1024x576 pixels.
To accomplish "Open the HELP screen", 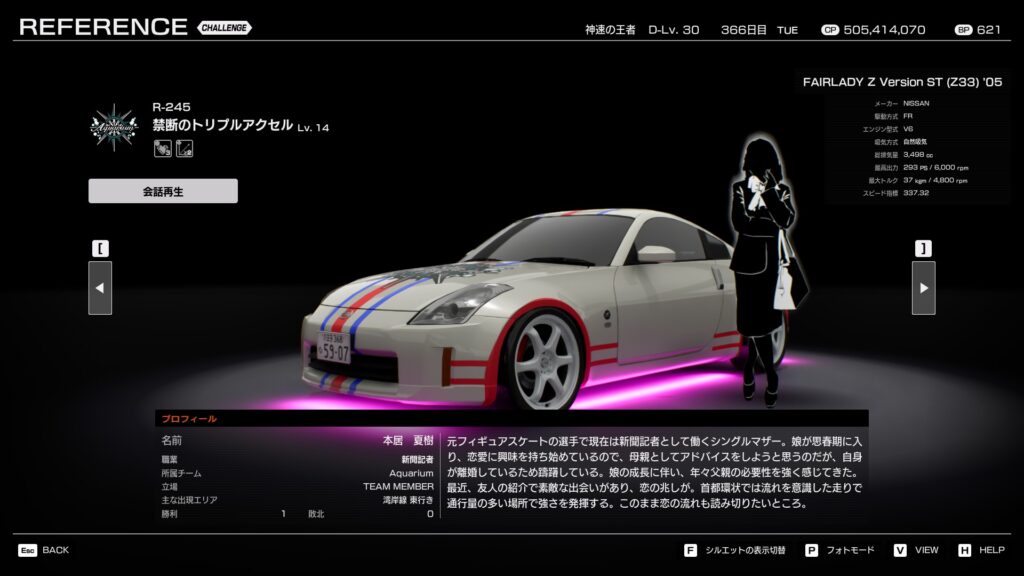I will pyautogui.click(x=981, y=550).
